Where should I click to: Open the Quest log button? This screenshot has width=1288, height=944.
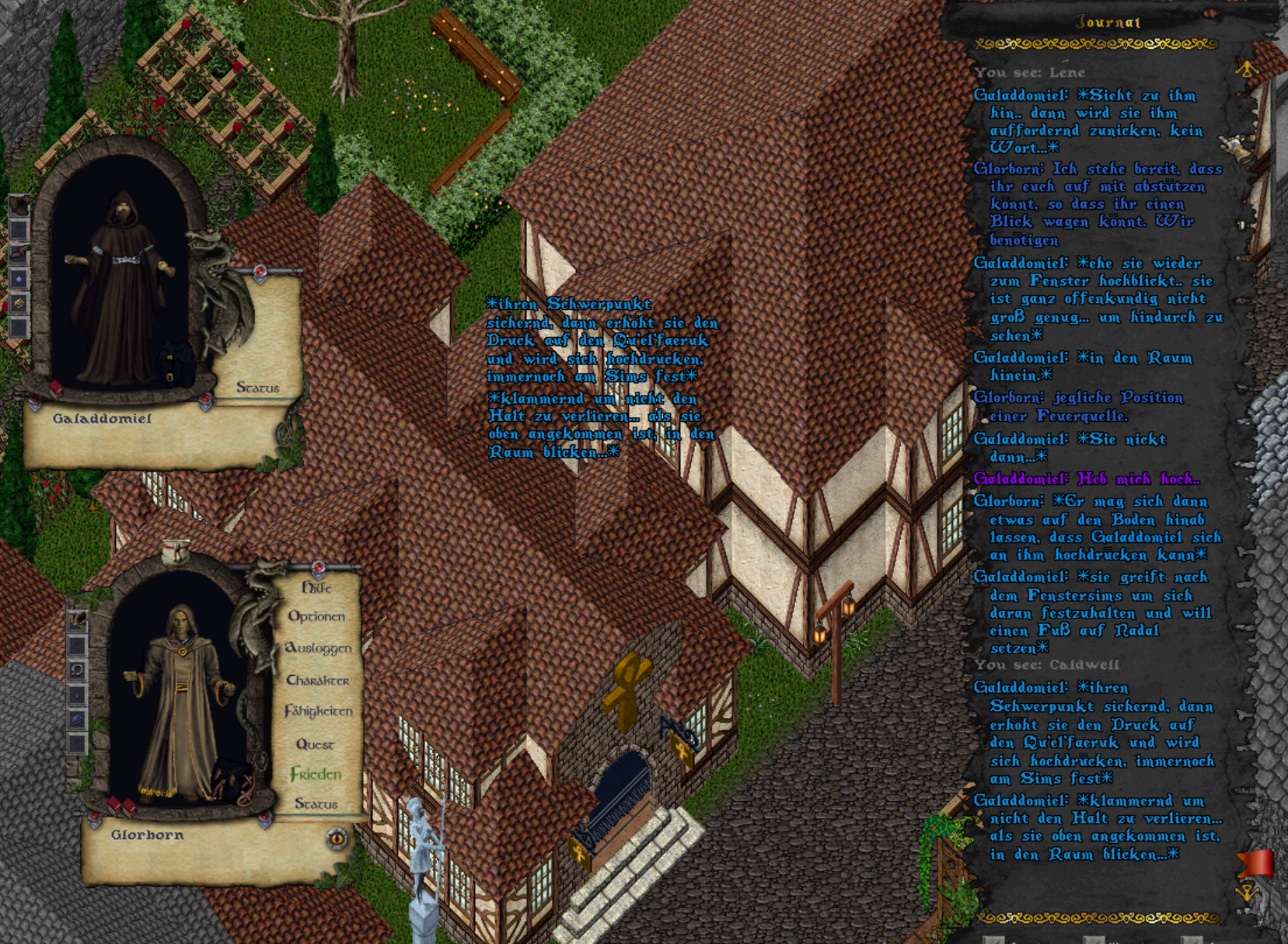315,744
